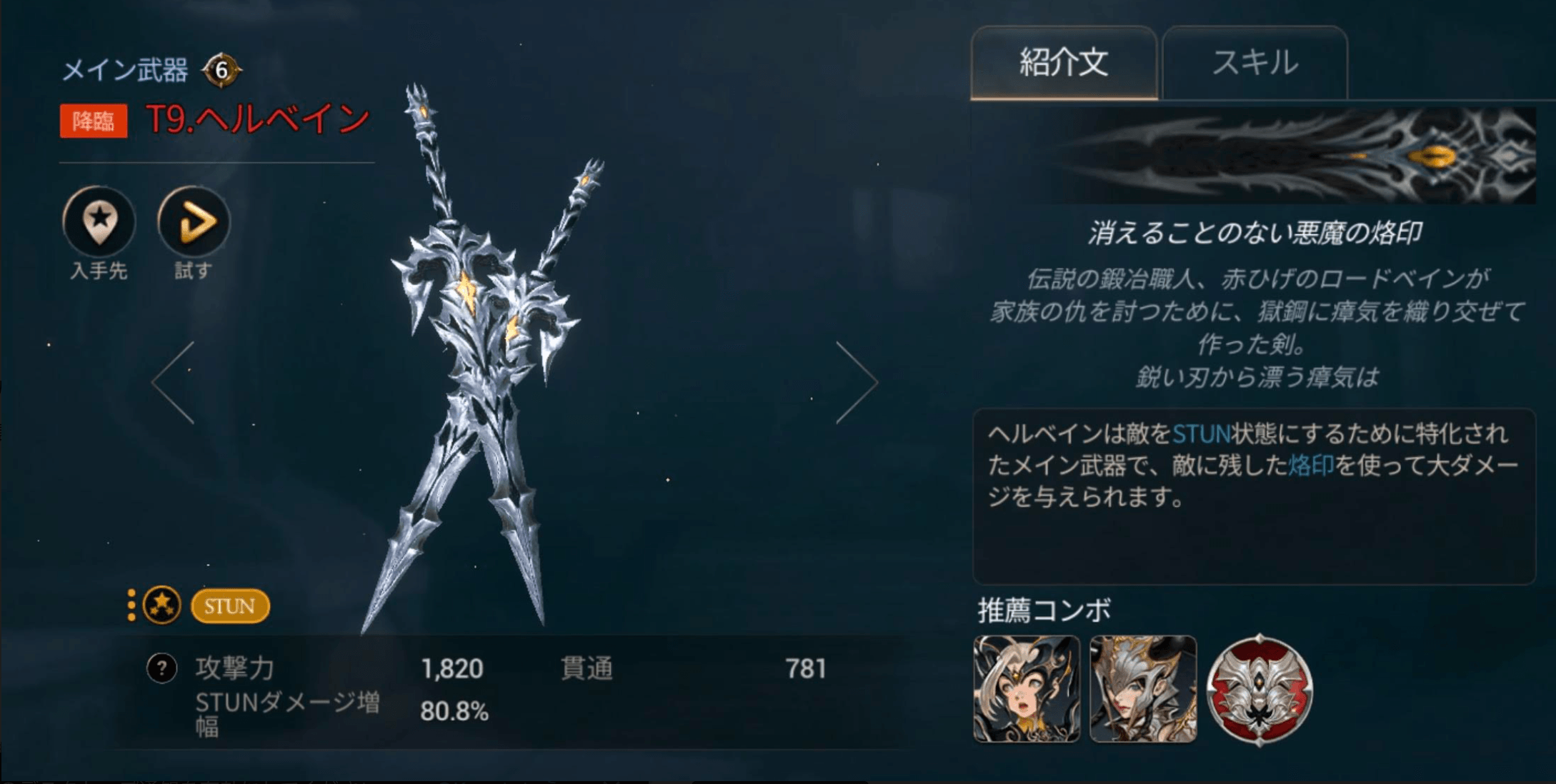Show the previous weapon with left arrow

(x=174, y=383)
